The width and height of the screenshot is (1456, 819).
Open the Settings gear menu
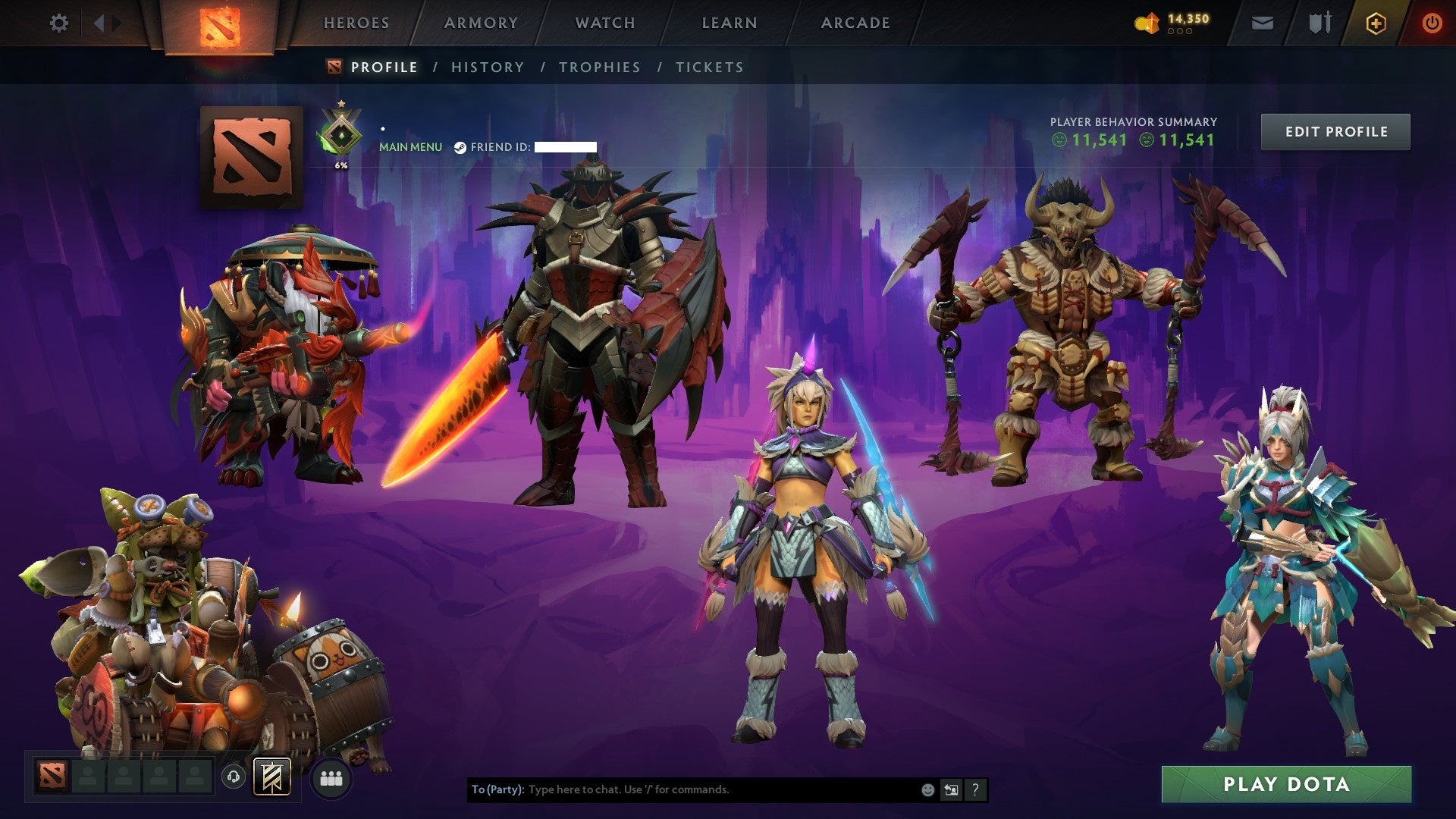[59, 23]
